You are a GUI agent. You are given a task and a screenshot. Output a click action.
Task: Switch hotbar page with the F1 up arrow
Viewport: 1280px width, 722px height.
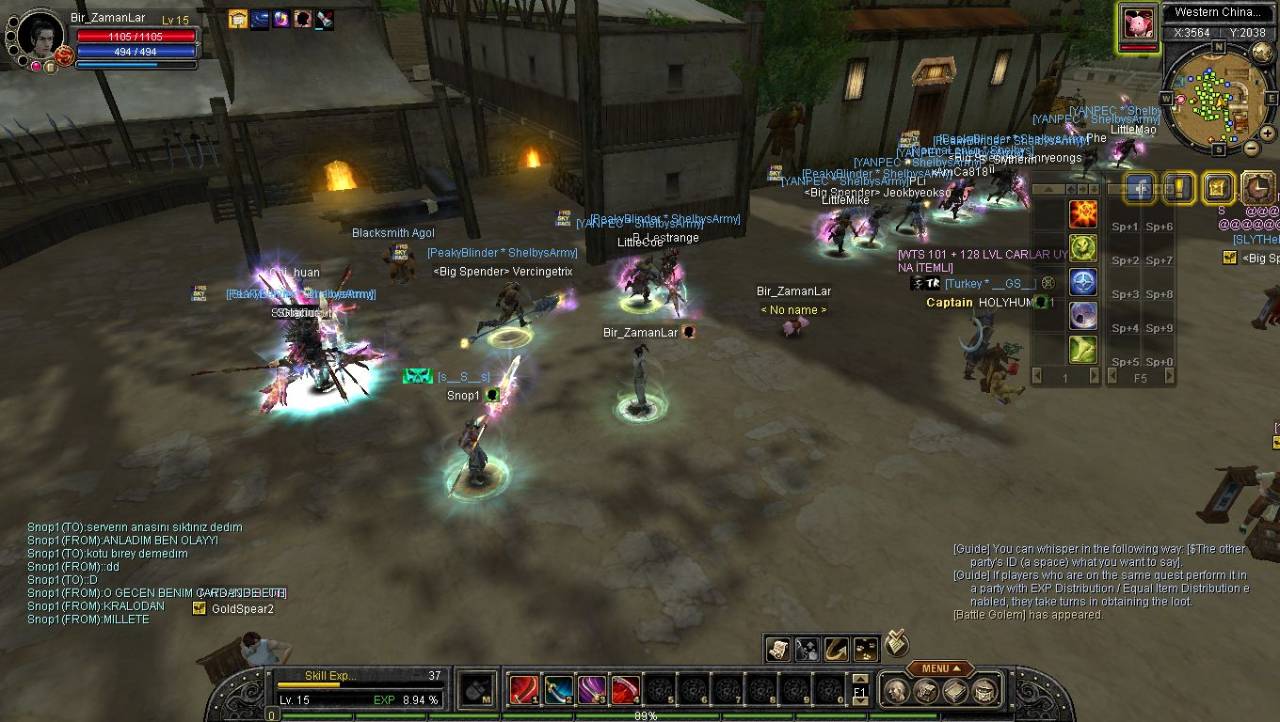(x=859, y=677)
